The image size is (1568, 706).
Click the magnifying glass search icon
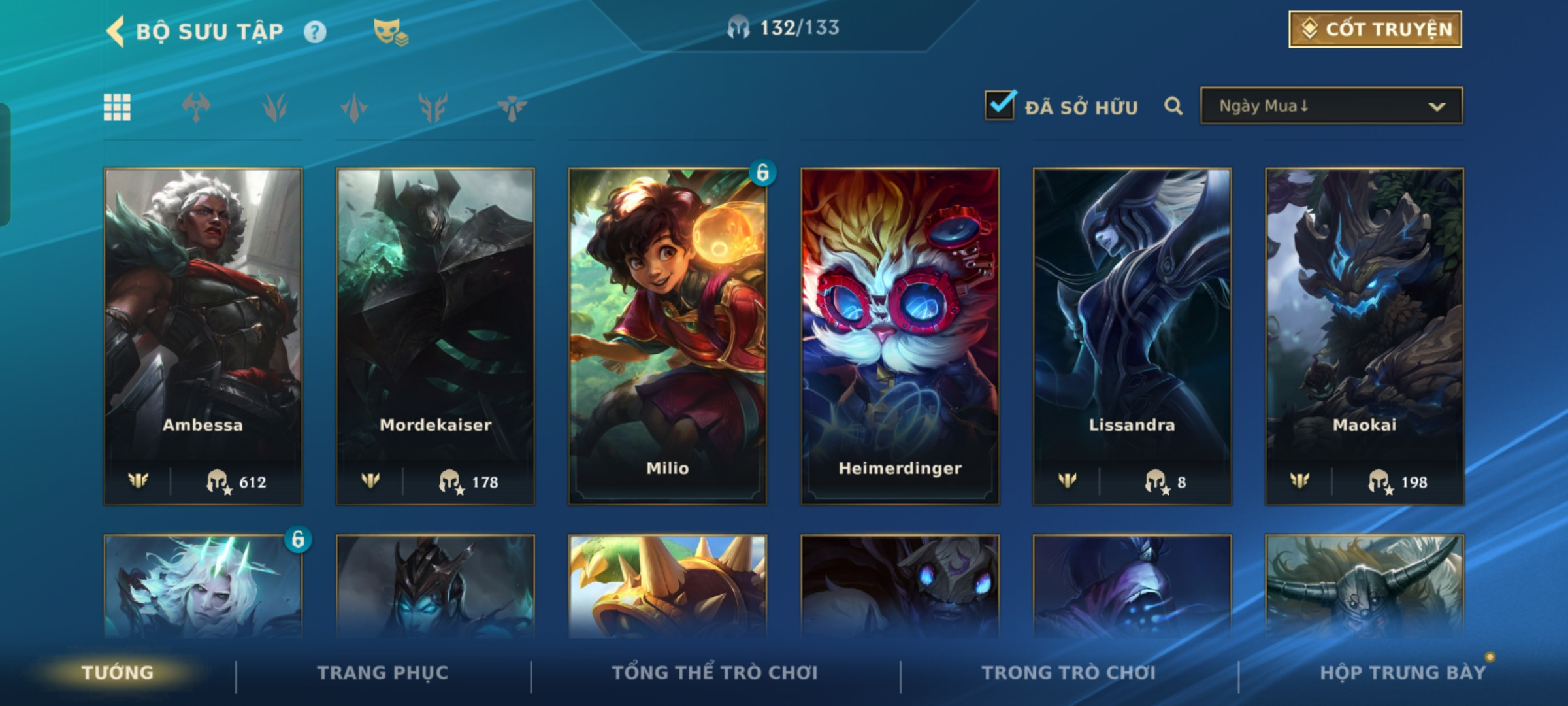(x=1173, y=106)
